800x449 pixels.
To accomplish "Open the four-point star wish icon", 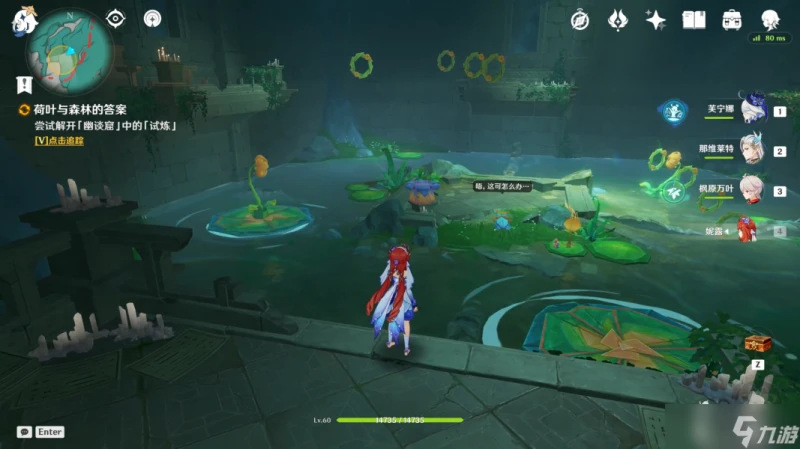I will coord(656,19).
